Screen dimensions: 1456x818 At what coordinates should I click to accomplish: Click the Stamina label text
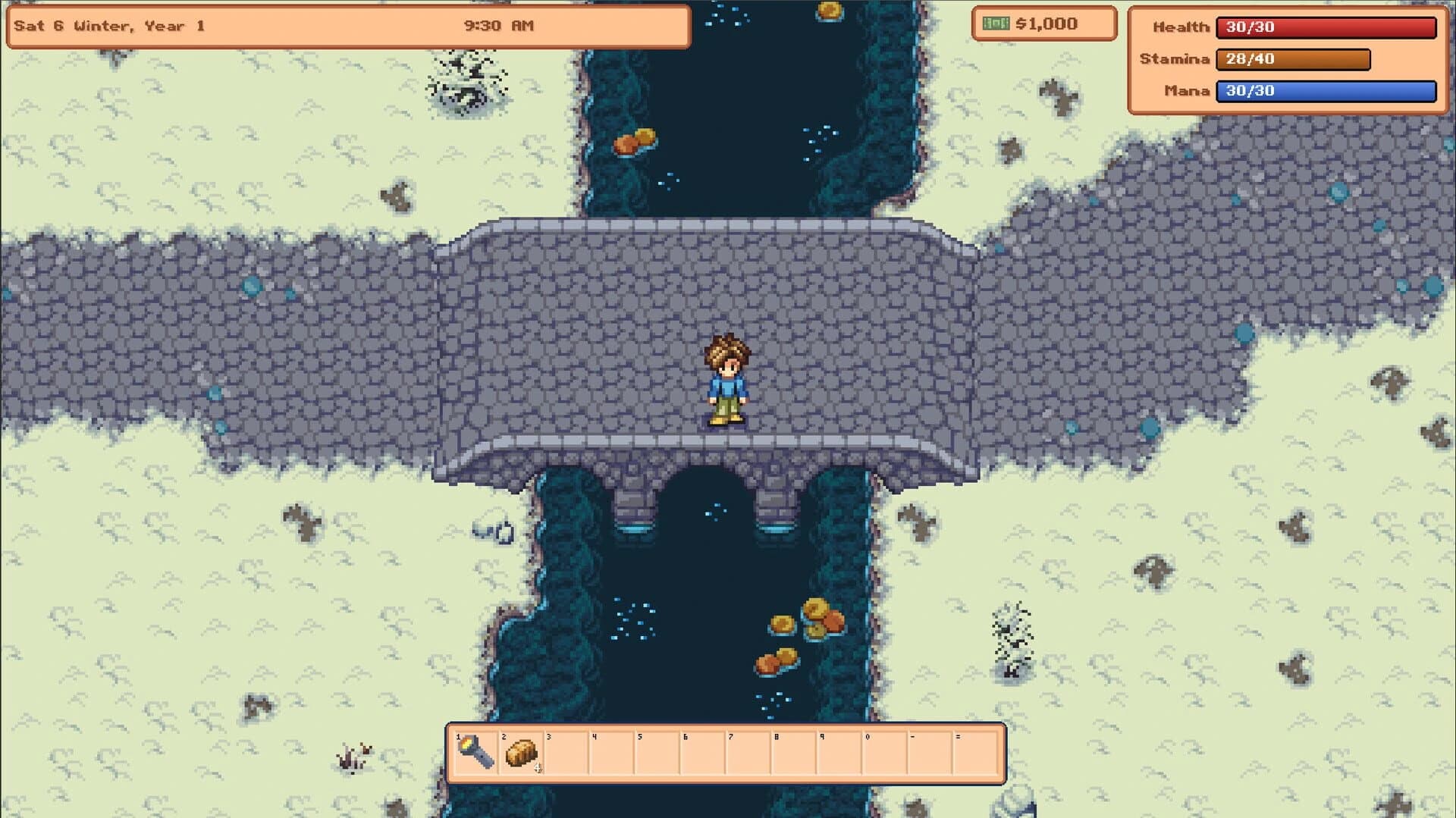pyautogui.click(x=1175, y=59)
